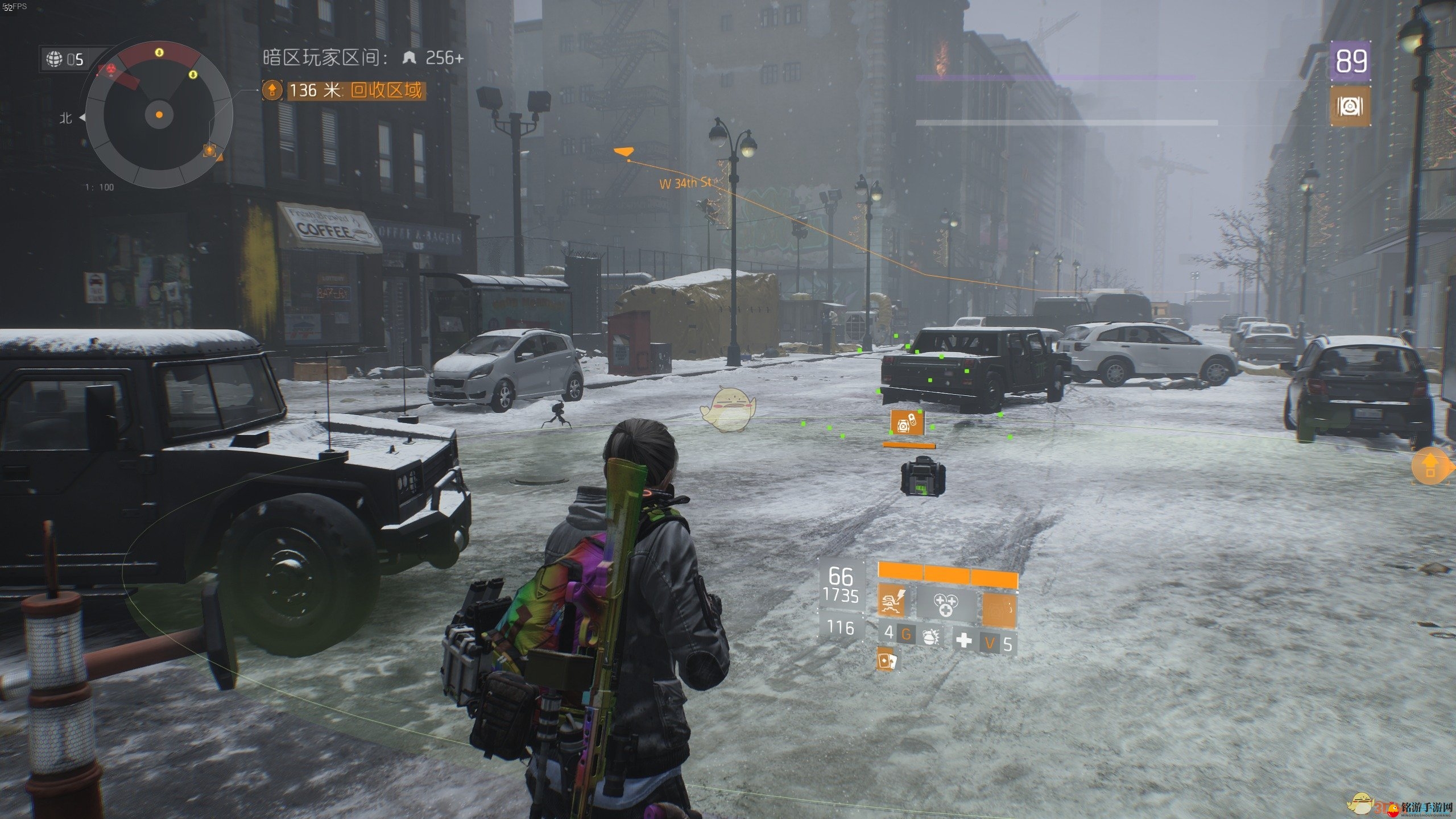Click the playing cards buff icon

point(886,660)
